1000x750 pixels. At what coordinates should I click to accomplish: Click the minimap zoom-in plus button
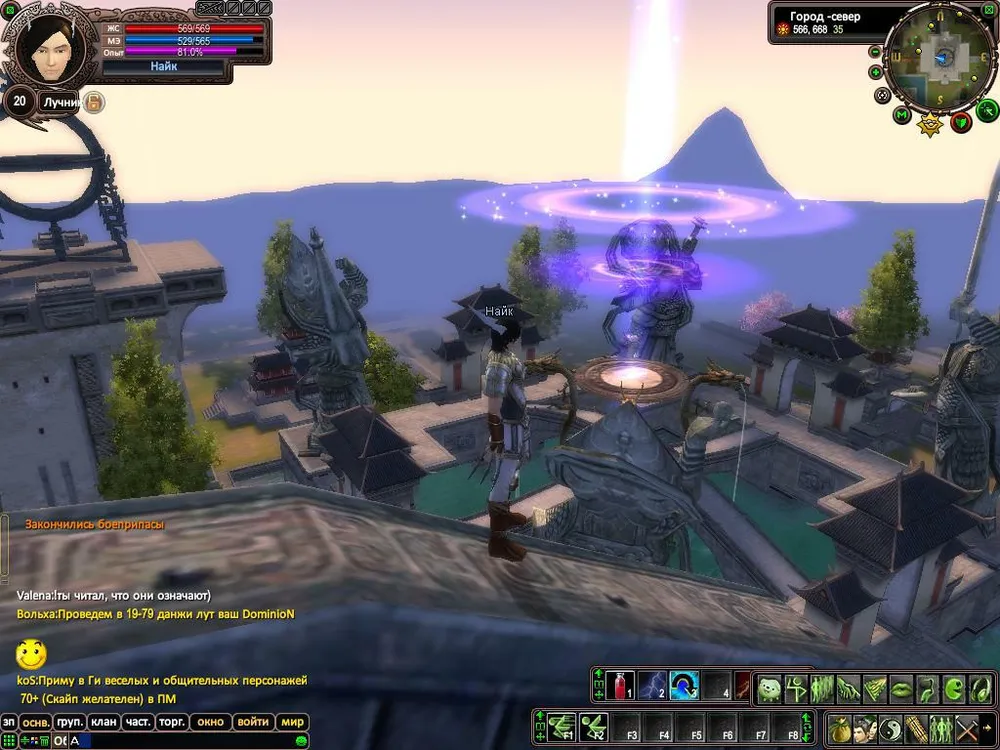pos(876,72)
